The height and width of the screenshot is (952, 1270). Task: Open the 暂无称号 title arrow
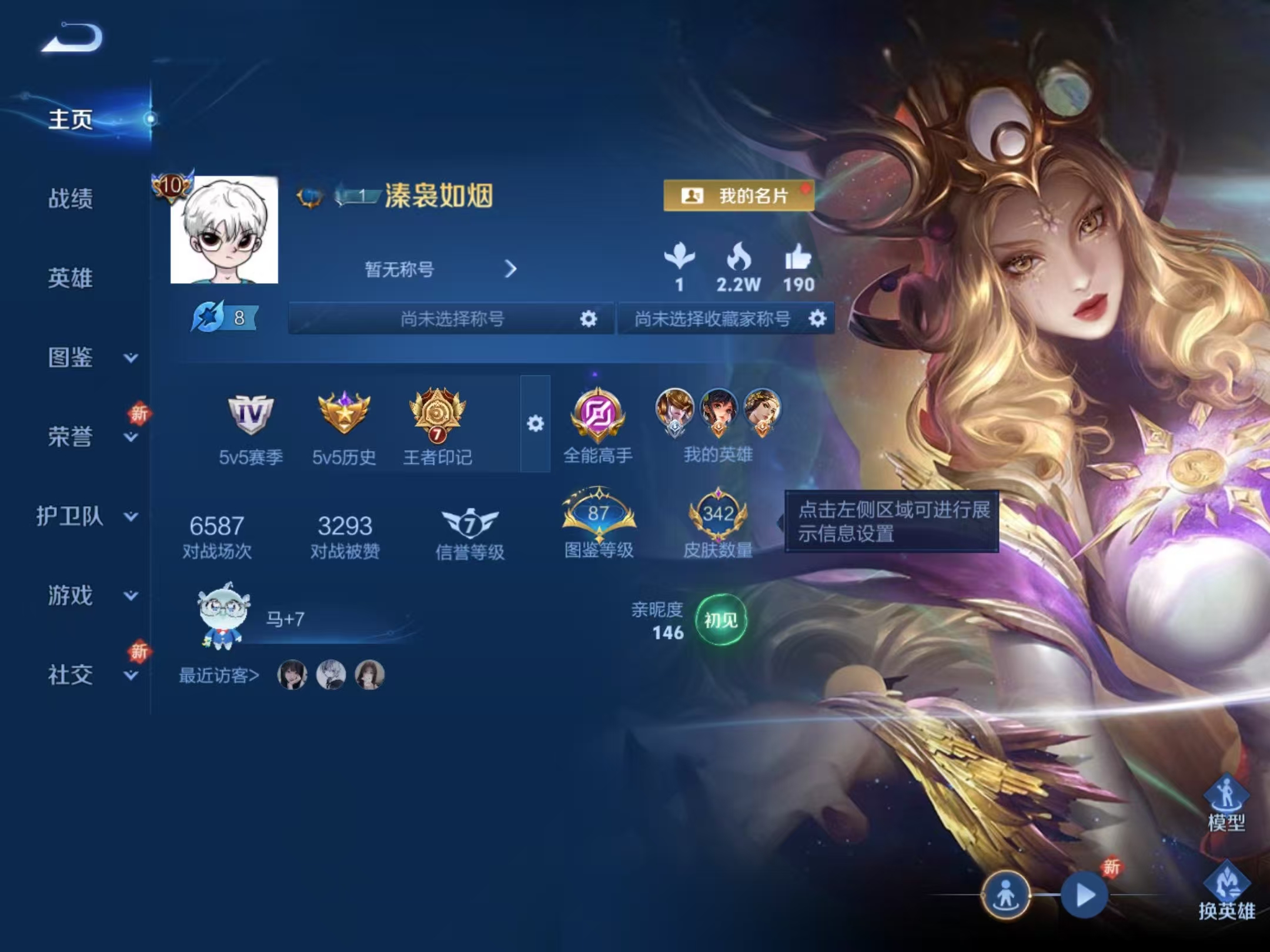click(510, 269)
